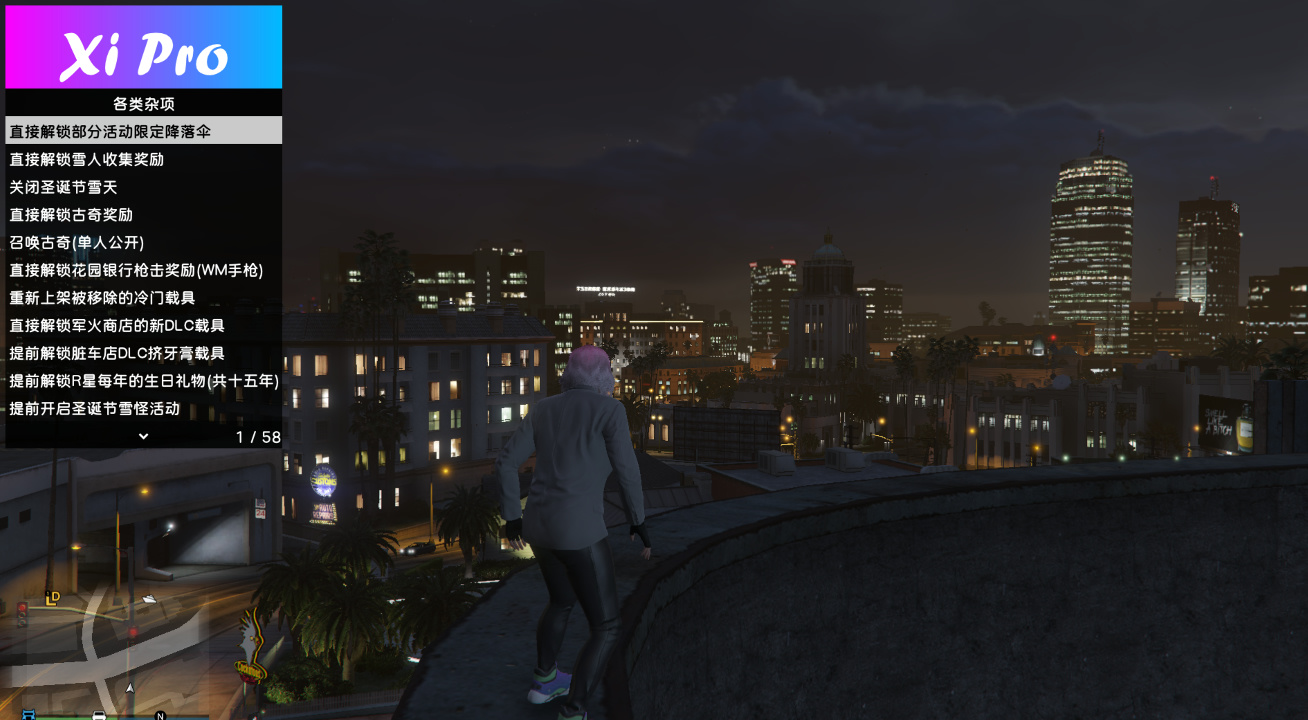Viewport: 1308px width, 720px height.
Task: Click the north N indicator on the radar
Action: [x=159, y=716]
